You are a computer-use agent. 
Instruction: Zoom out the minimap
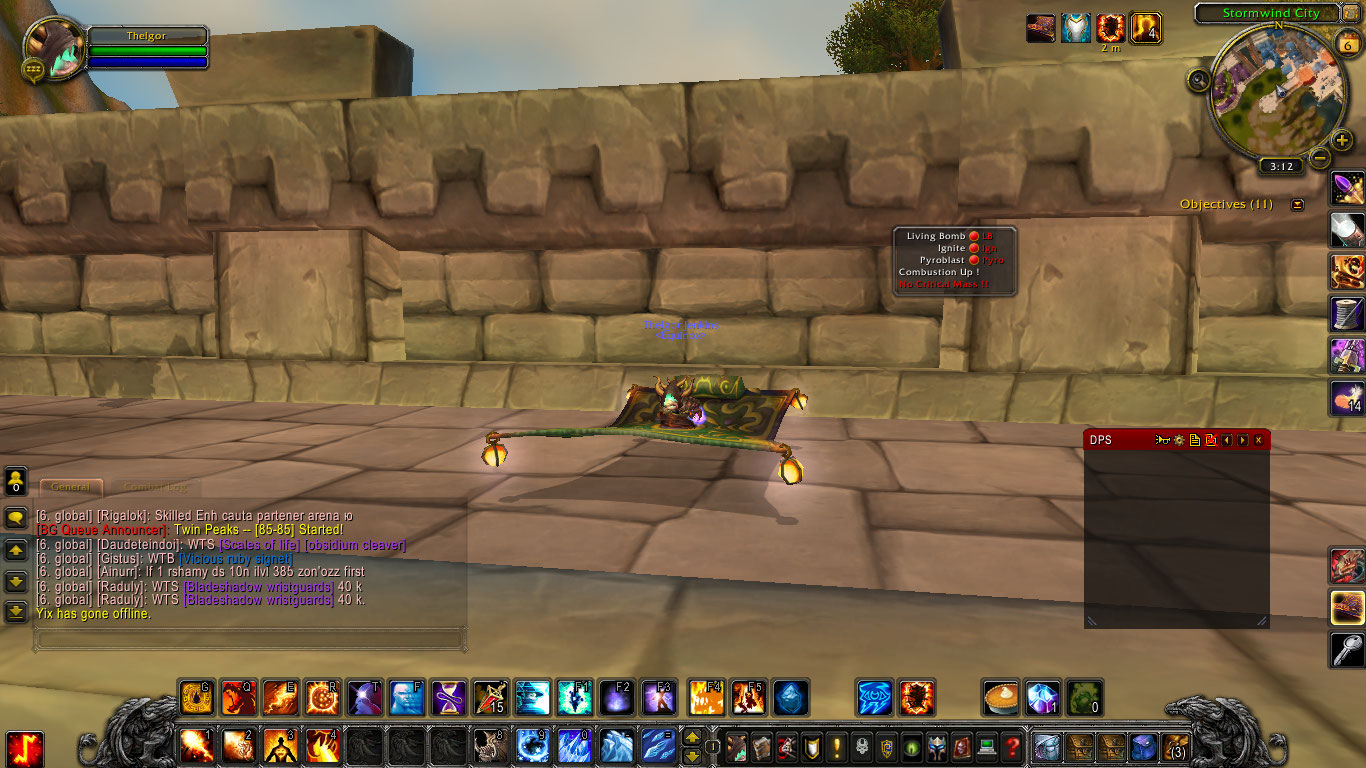(x=1320, y=158)
